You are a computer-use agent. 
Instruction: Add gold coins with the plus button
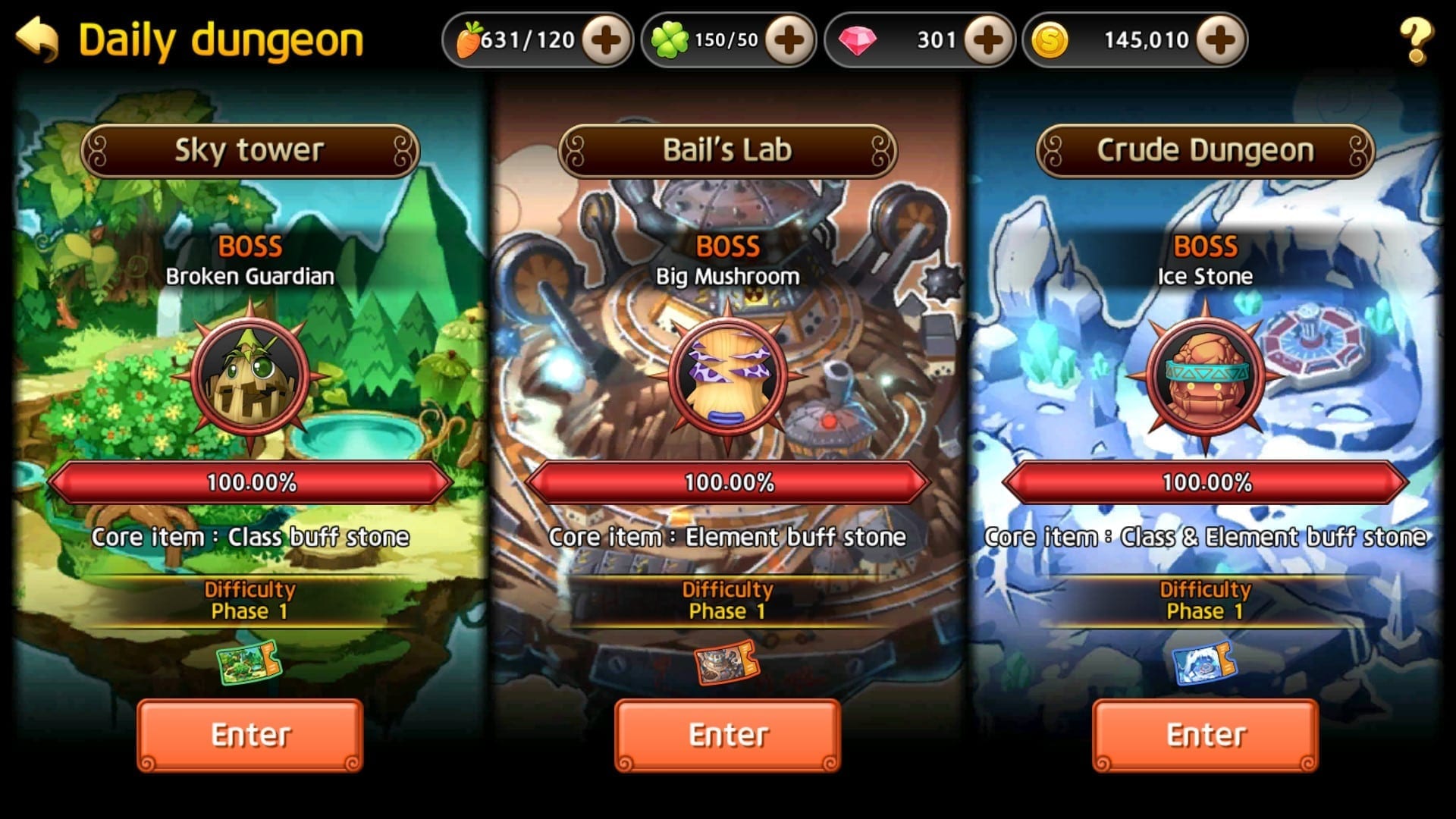point(1219,40)
